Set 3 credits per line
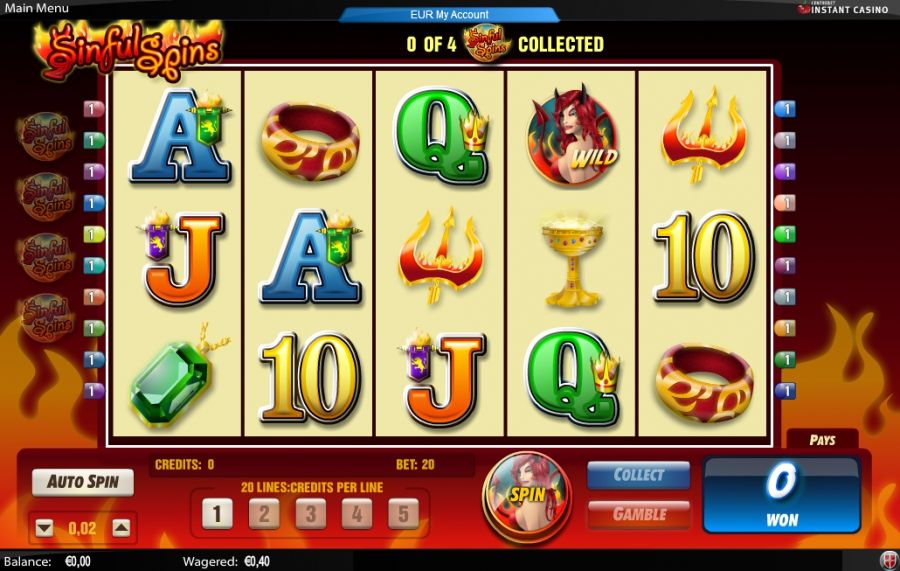This screenshot has width=900, height=571. click(x=310, y=514)
